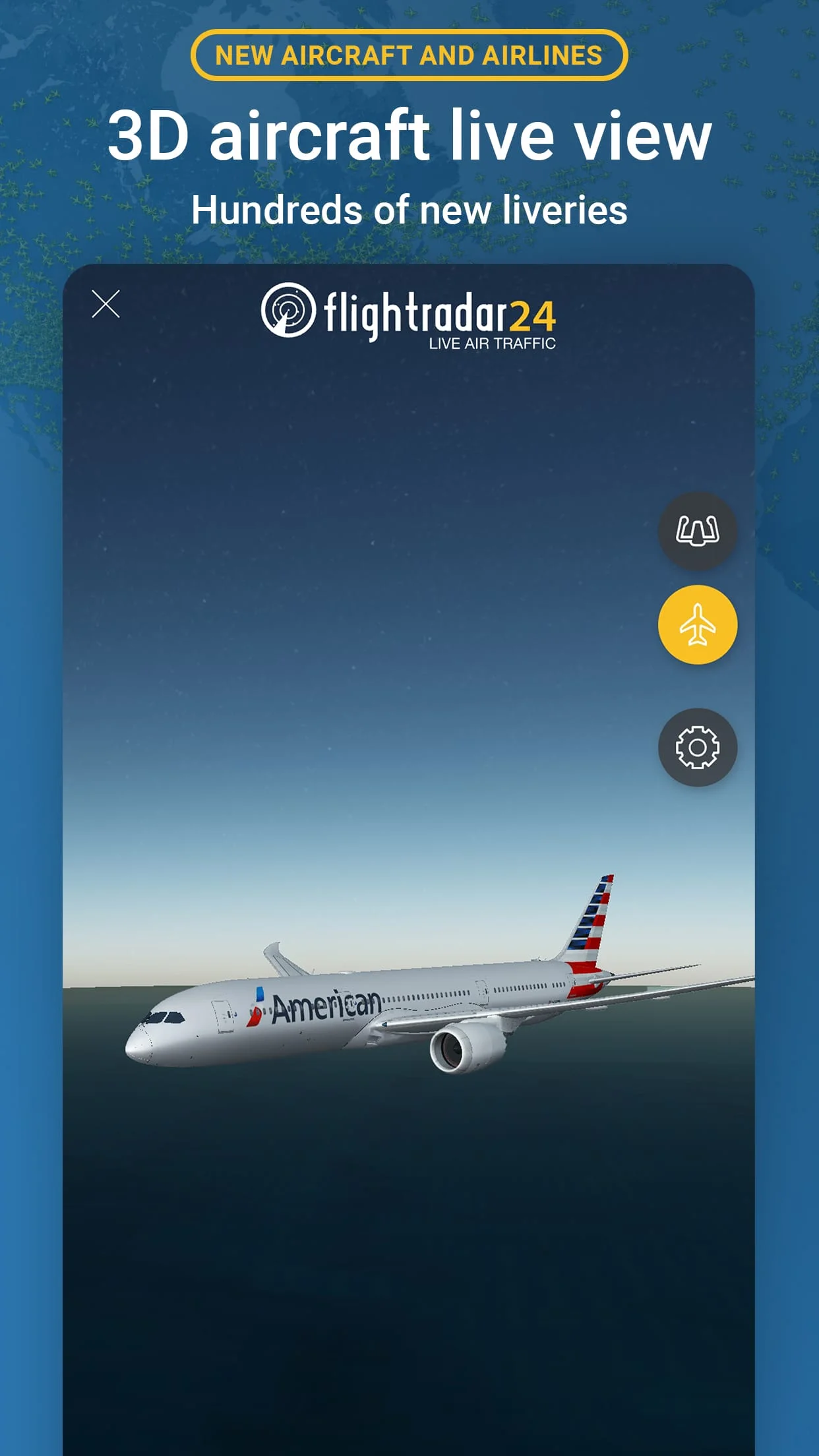This screenshot has width=819, height=1456.
Task: Select the yellow airplane view button
Action: (697, 624)
